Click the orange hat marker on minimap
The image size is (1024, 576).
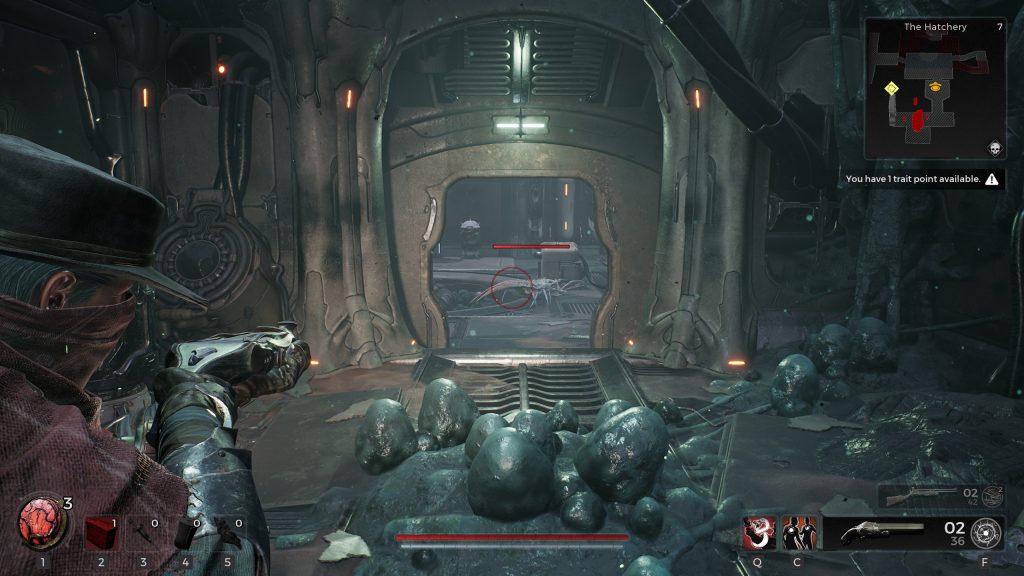click(936, 87)
